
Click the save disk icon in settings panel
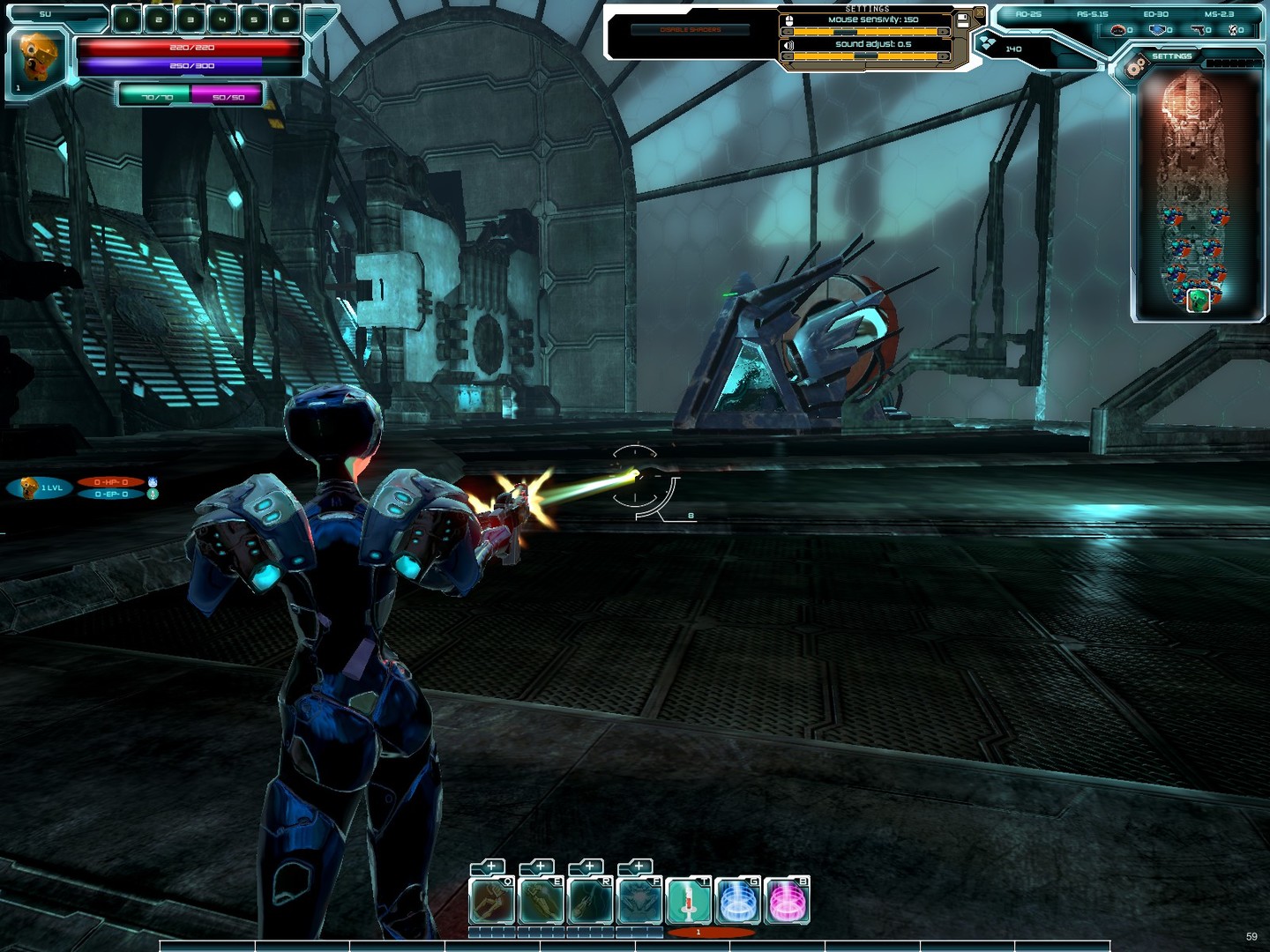pyautogui.click(x=963, y=19)
